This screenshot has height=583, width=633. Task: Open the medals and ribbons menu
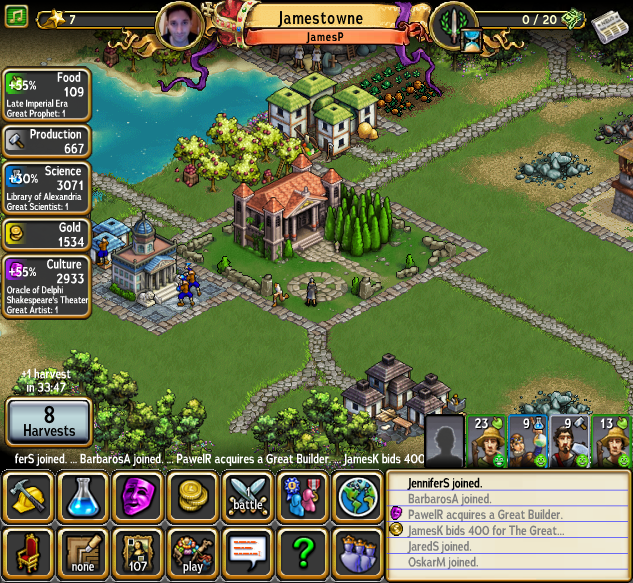[x=303, y=497]
